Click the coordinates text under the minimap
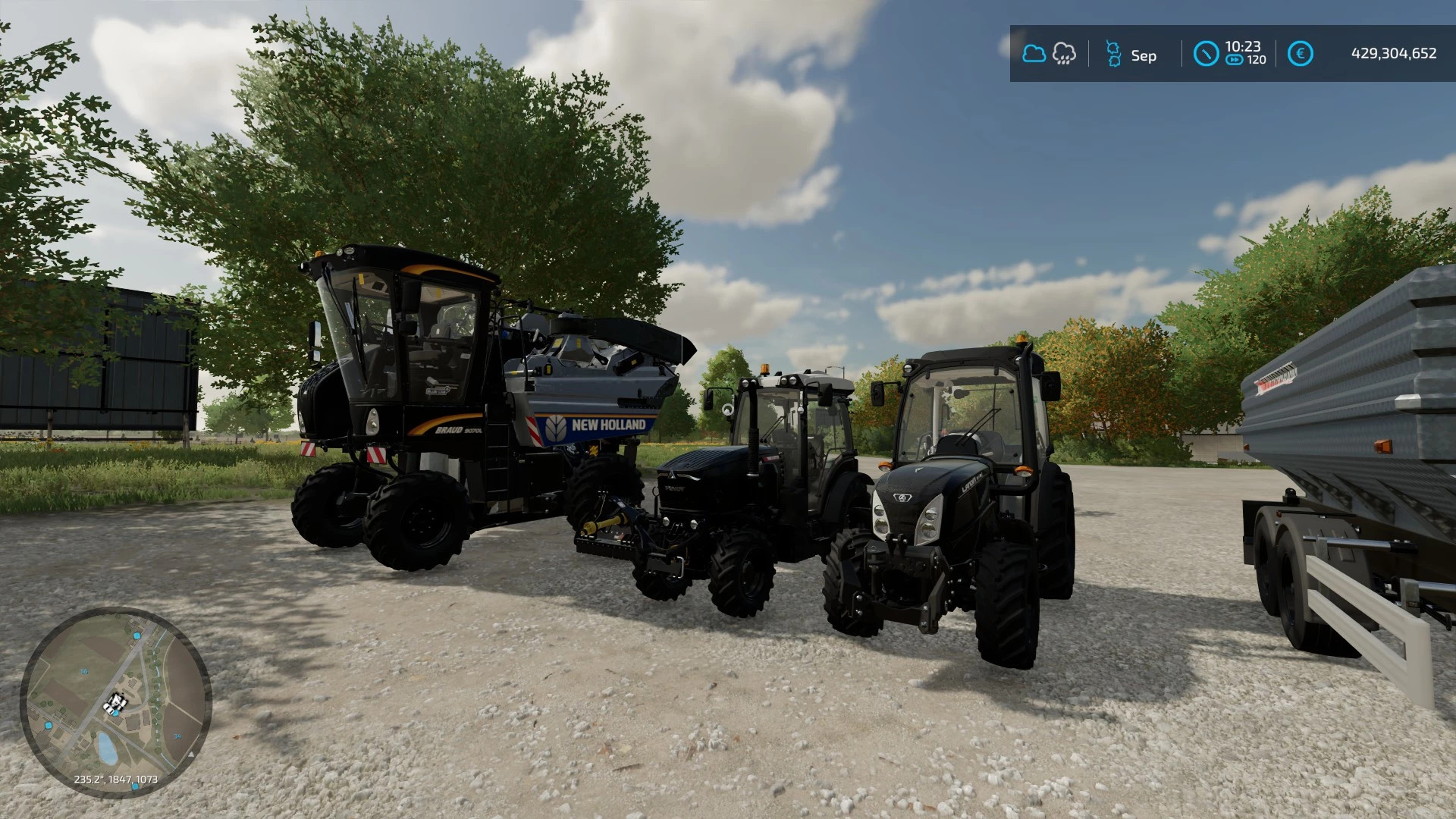 tap(116, 780)
